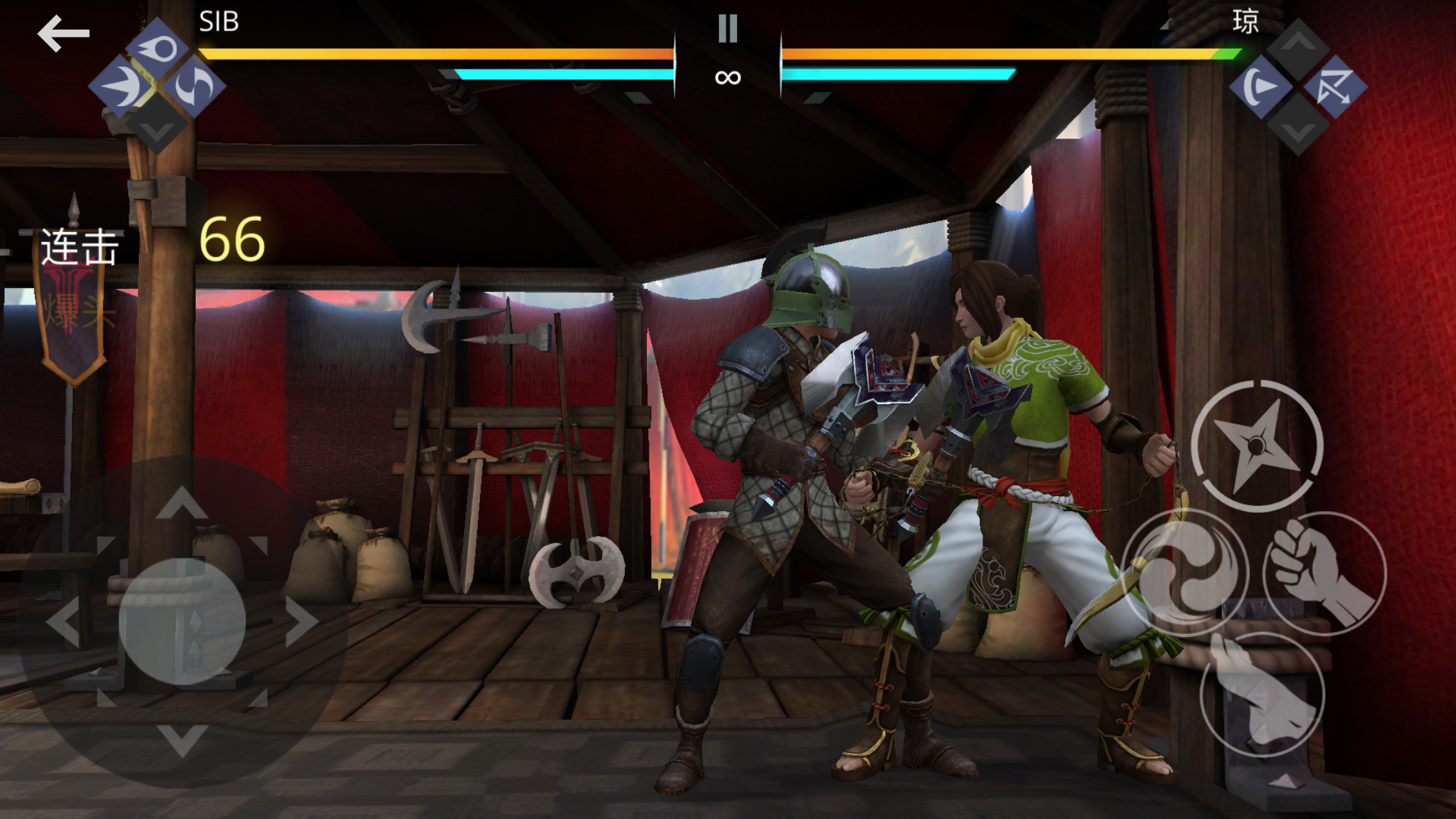Pause the fight

point(727,28)
